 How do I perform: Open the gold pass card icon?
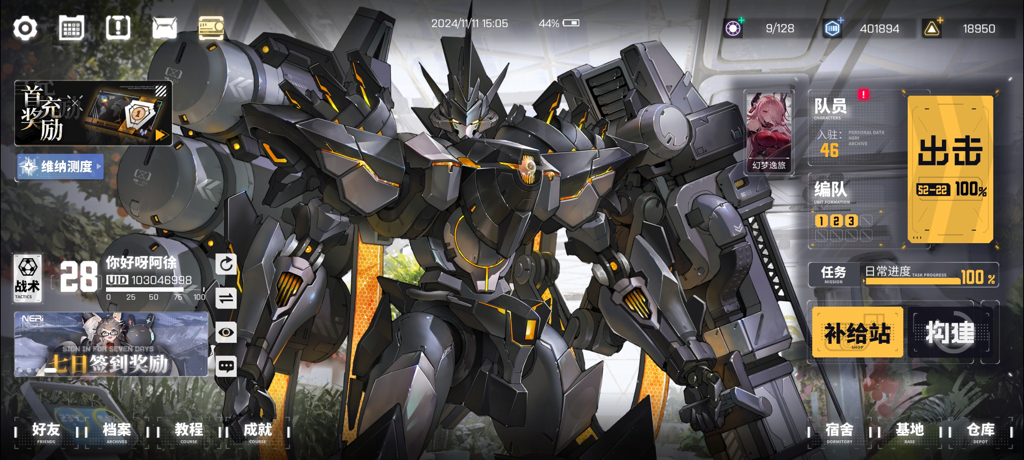click(x=211, y=27)
